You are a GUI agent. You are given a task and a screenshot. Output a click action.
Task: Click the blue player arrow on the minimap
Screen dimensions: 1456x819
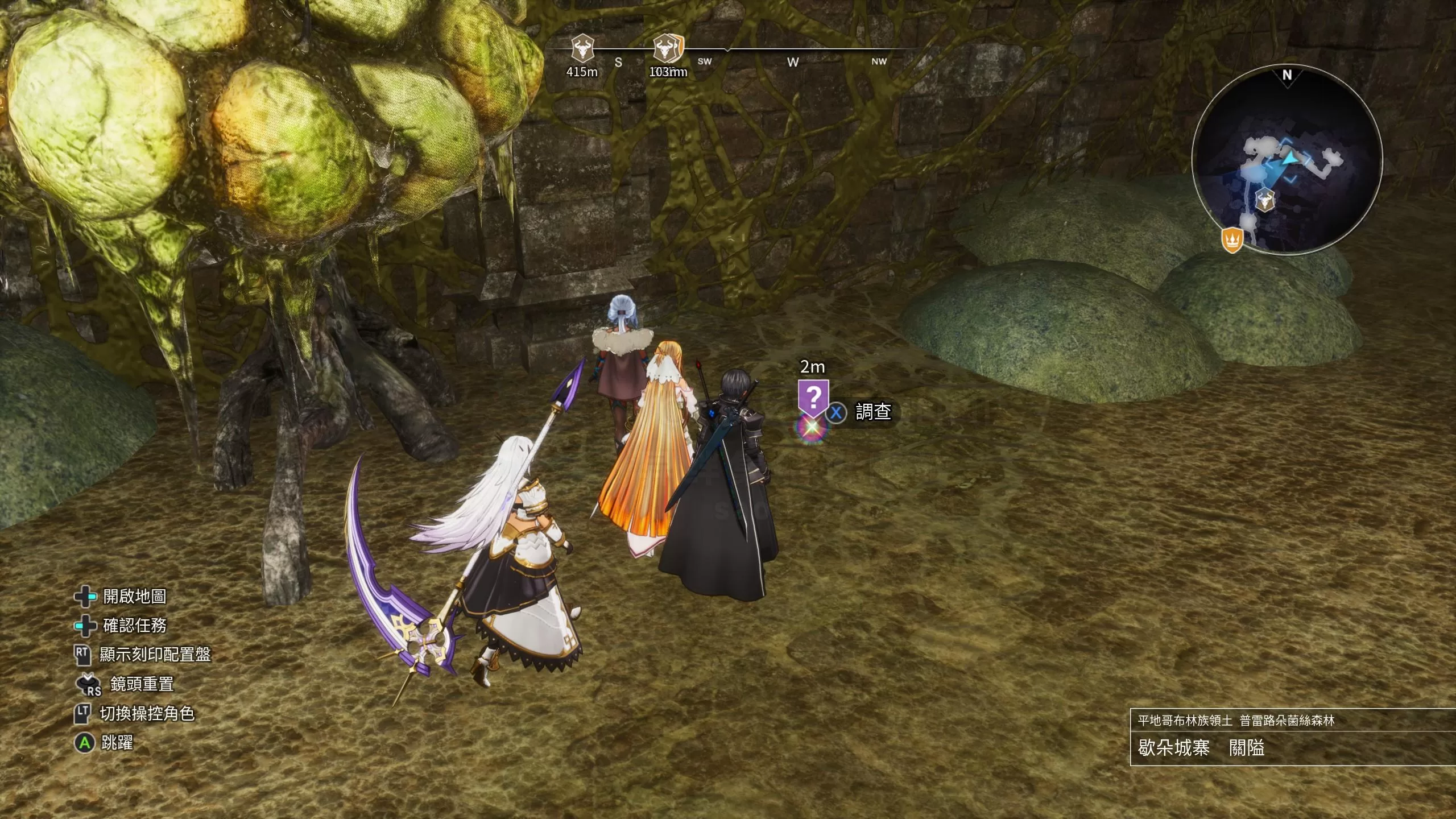tap(1289, 159)
